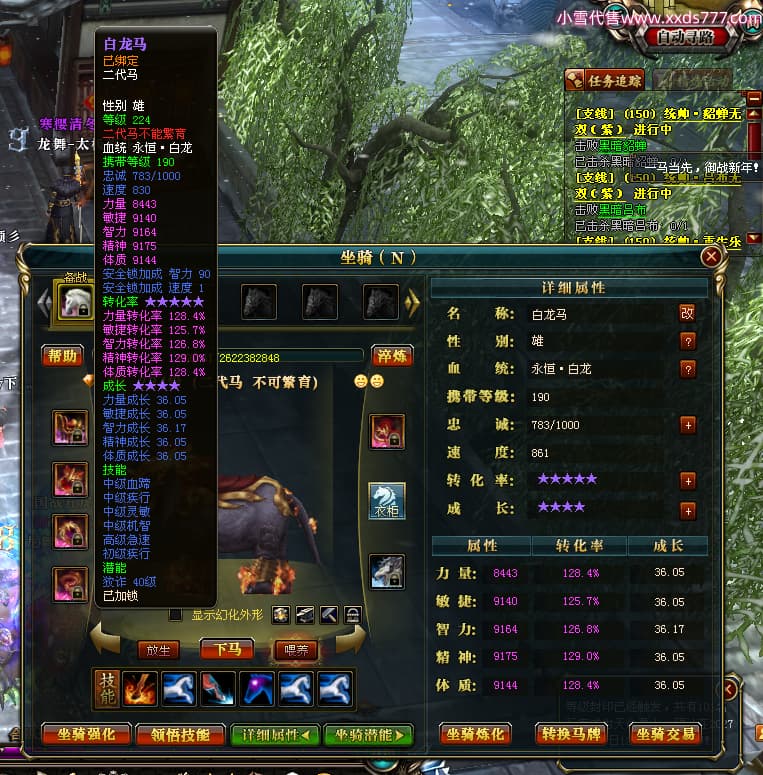763x775 pixels.
Task: Activate 自动寻路 auto-pathfinding
Action: [685, 37]
